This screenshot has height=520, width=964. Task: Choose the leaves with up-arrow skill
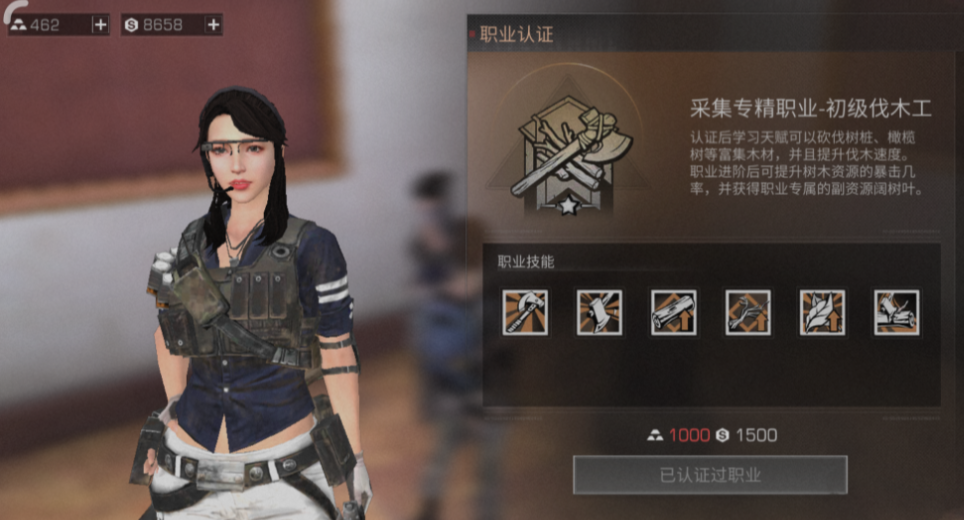tap(822, 312)
